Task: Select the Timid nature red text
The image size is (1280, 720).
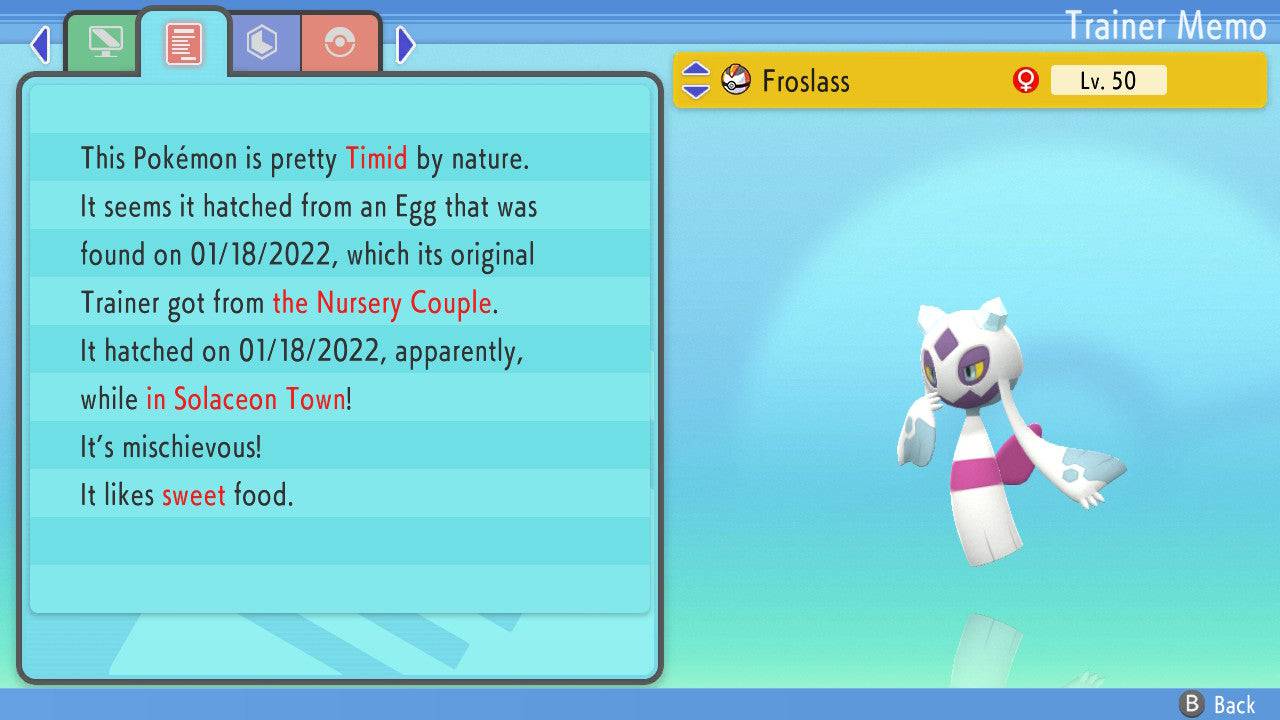Action: point(376,158)
